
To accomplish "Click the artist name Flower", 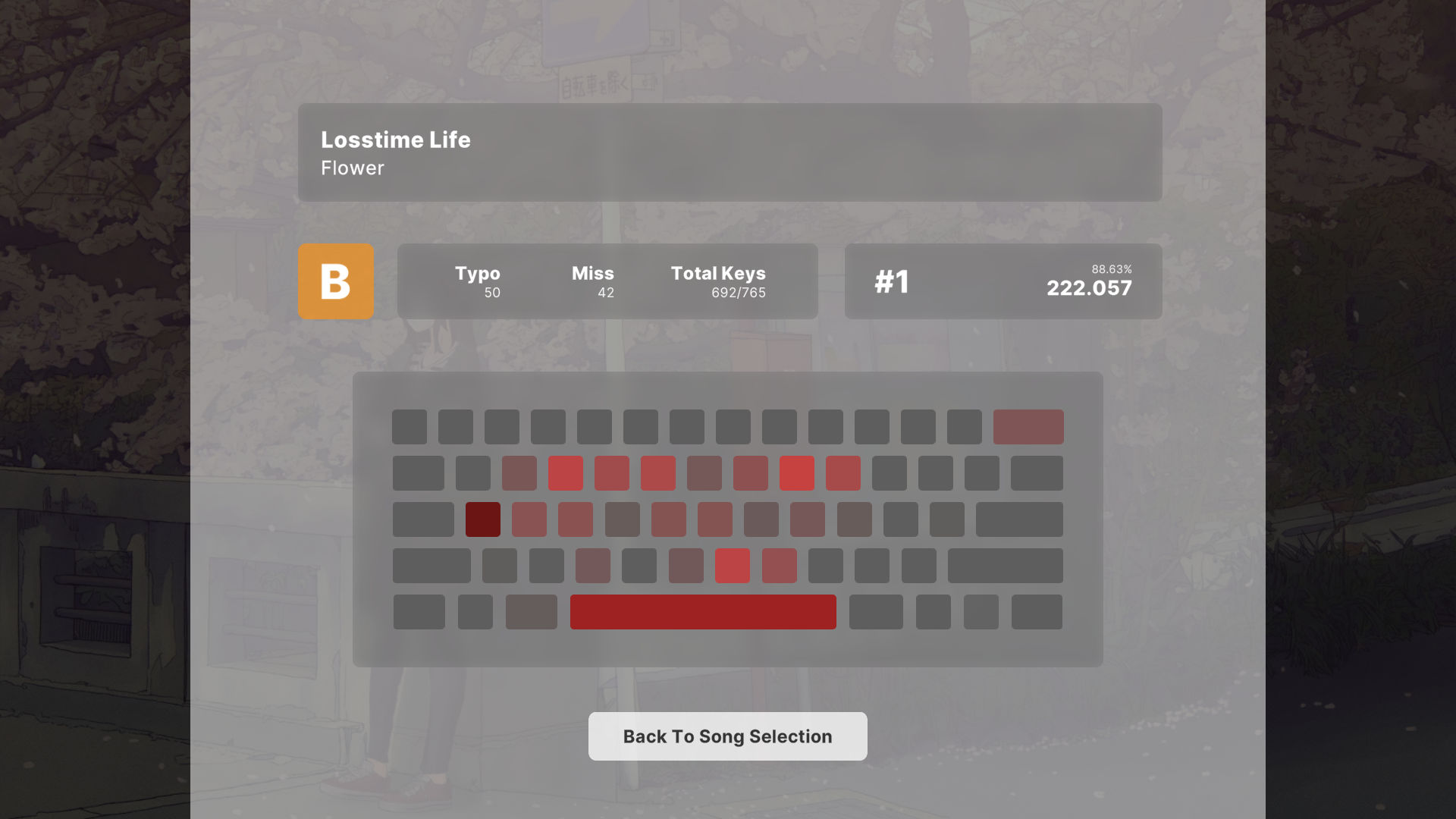I will (352, 168).
